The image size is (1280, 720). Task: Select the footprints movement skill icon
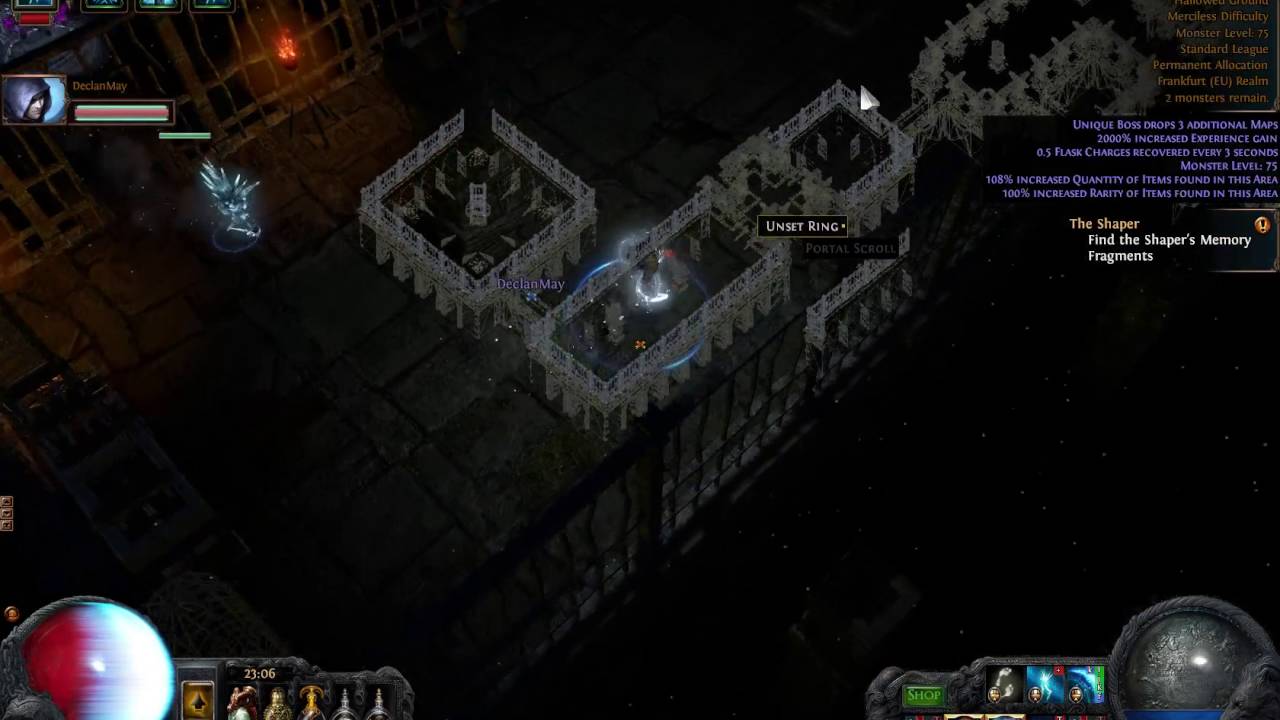coord(1003,687)
